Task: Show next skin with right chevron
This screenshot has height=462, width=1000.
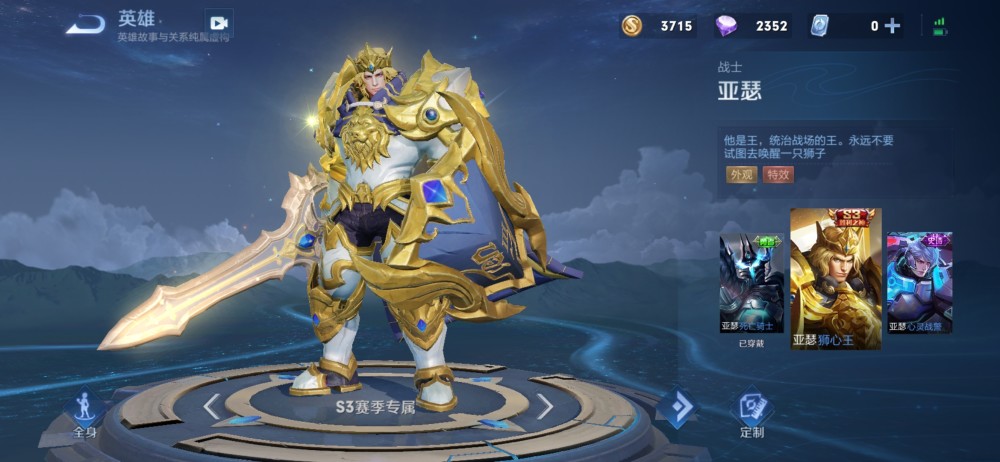Action: click(x=544, y=406)
